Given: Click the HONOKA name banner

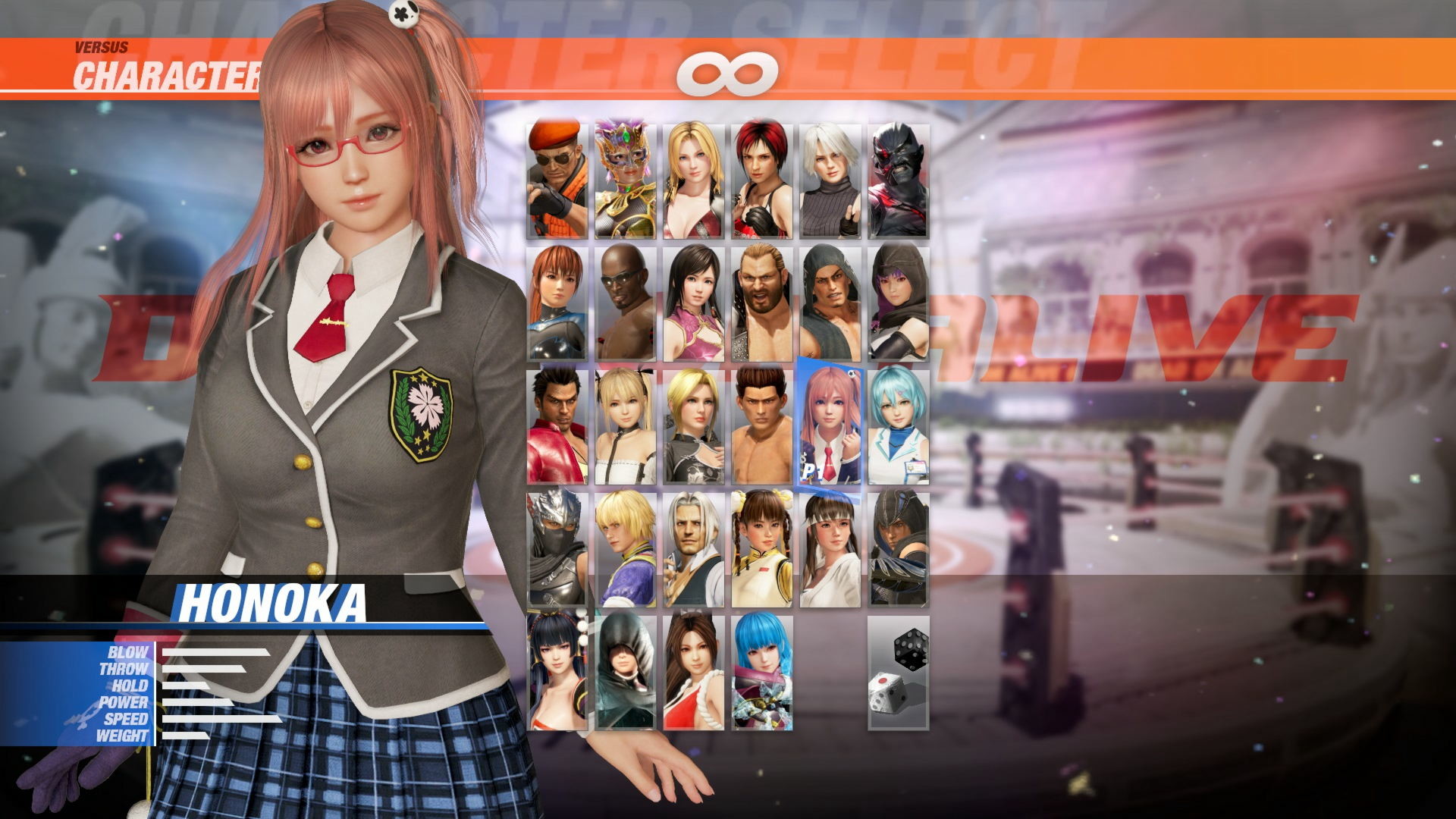Looking at the screenshot, I should pyautogui.click(x=273, y=601).
